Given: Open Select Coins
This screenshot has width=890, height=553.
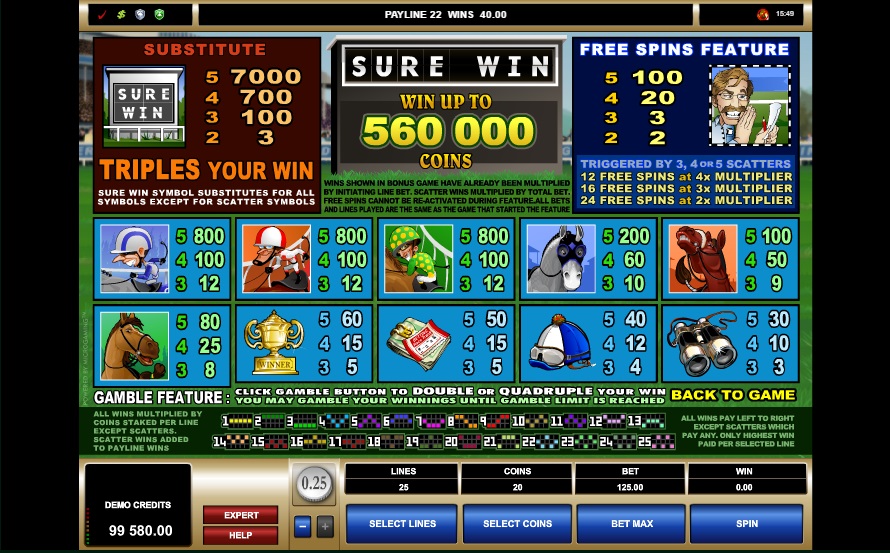Looking at the screenshot, I should point(517,523).
